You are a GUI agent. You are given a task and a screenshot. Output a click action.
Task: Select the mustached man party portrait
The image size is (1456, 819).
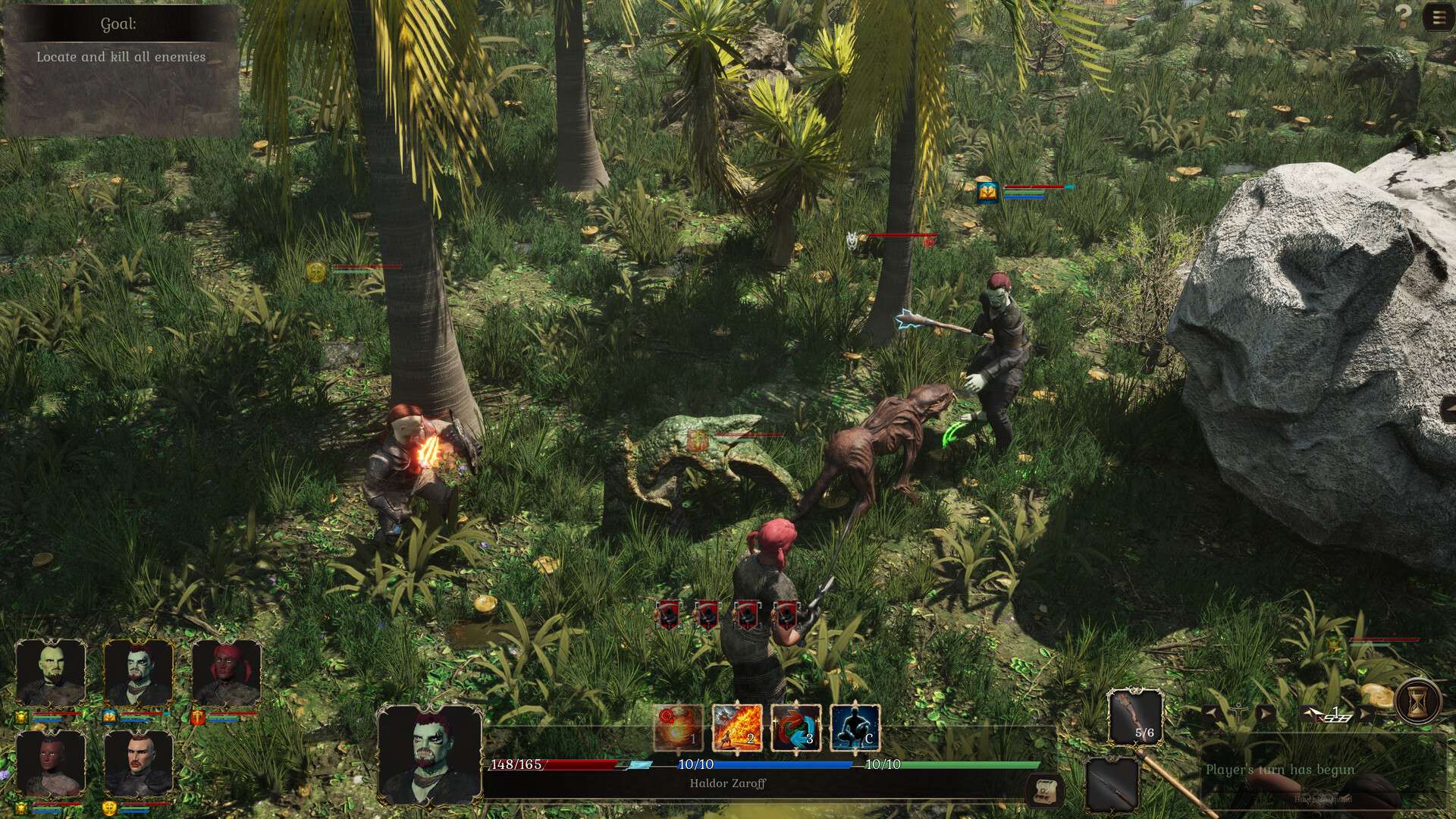pos(139,764)
